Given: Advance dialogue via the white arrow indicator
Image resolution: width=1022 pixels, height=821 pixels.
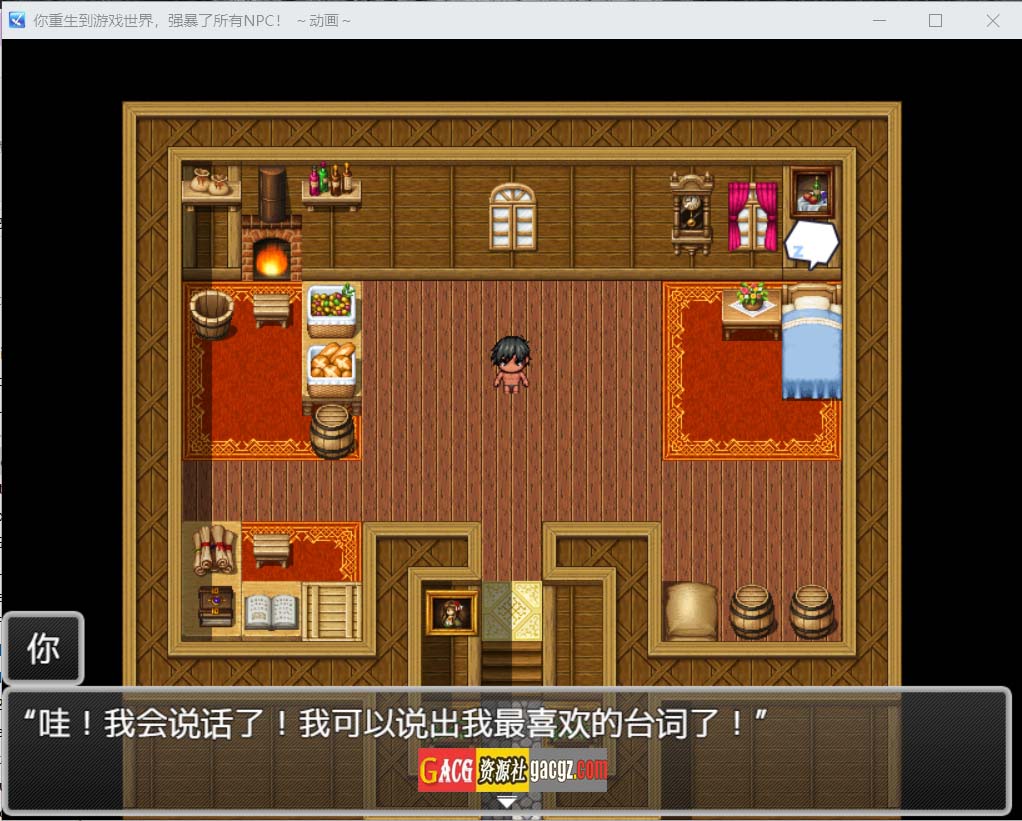Looking at the screenshot, I should [508, 801].
